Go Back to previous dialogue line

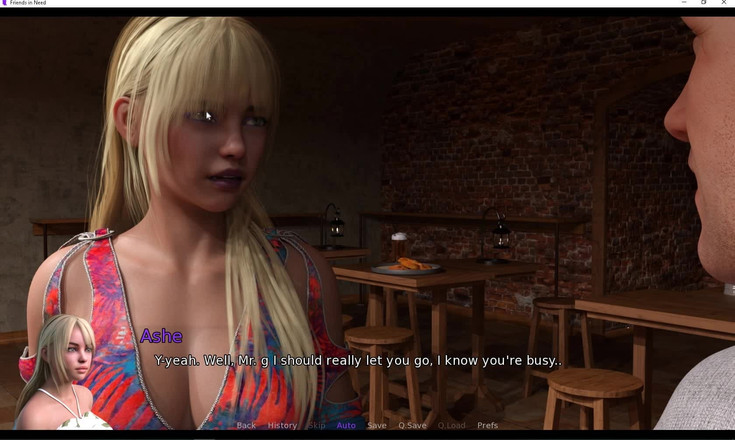[246, 425]
